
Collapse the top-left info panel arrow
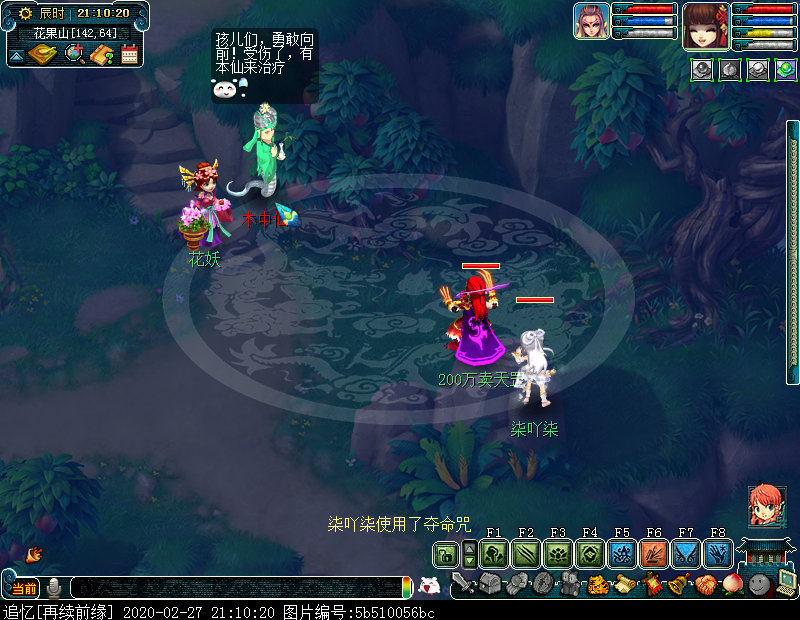click(x=16, y=56)
